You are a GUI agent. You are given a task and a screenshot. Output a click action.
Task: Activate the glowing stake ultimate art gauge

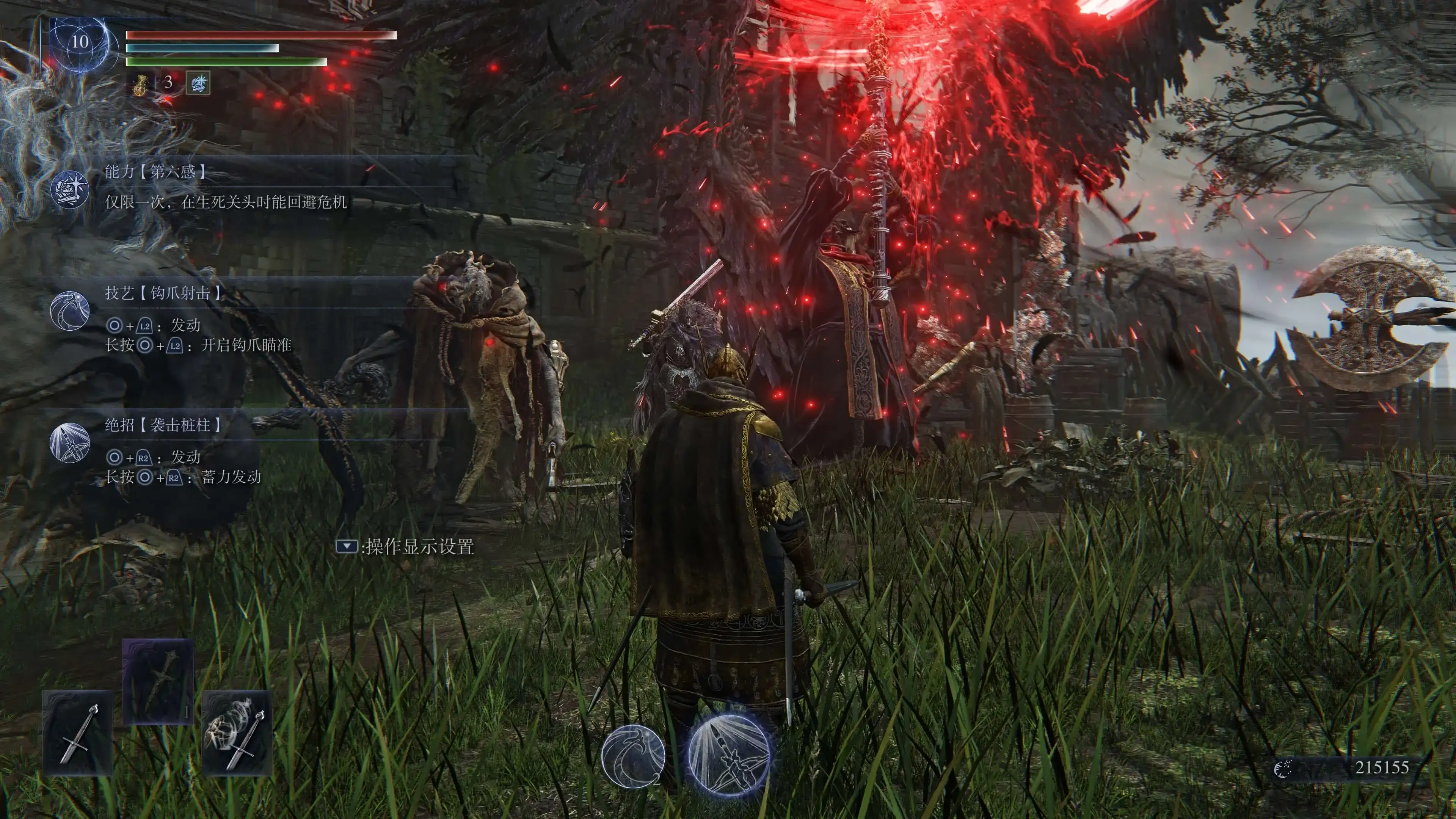(x=729, y=756)
